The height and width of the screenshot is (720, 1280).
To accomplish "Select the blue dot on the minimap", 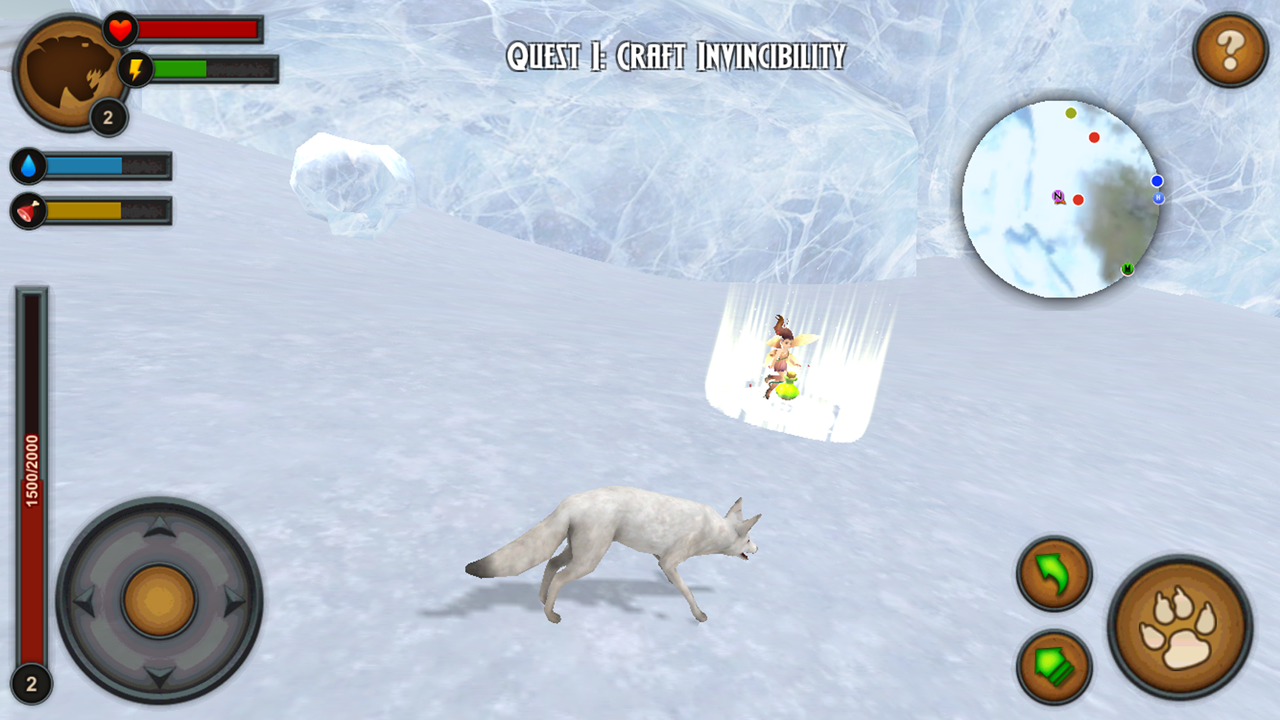I will pos(1157,180).
